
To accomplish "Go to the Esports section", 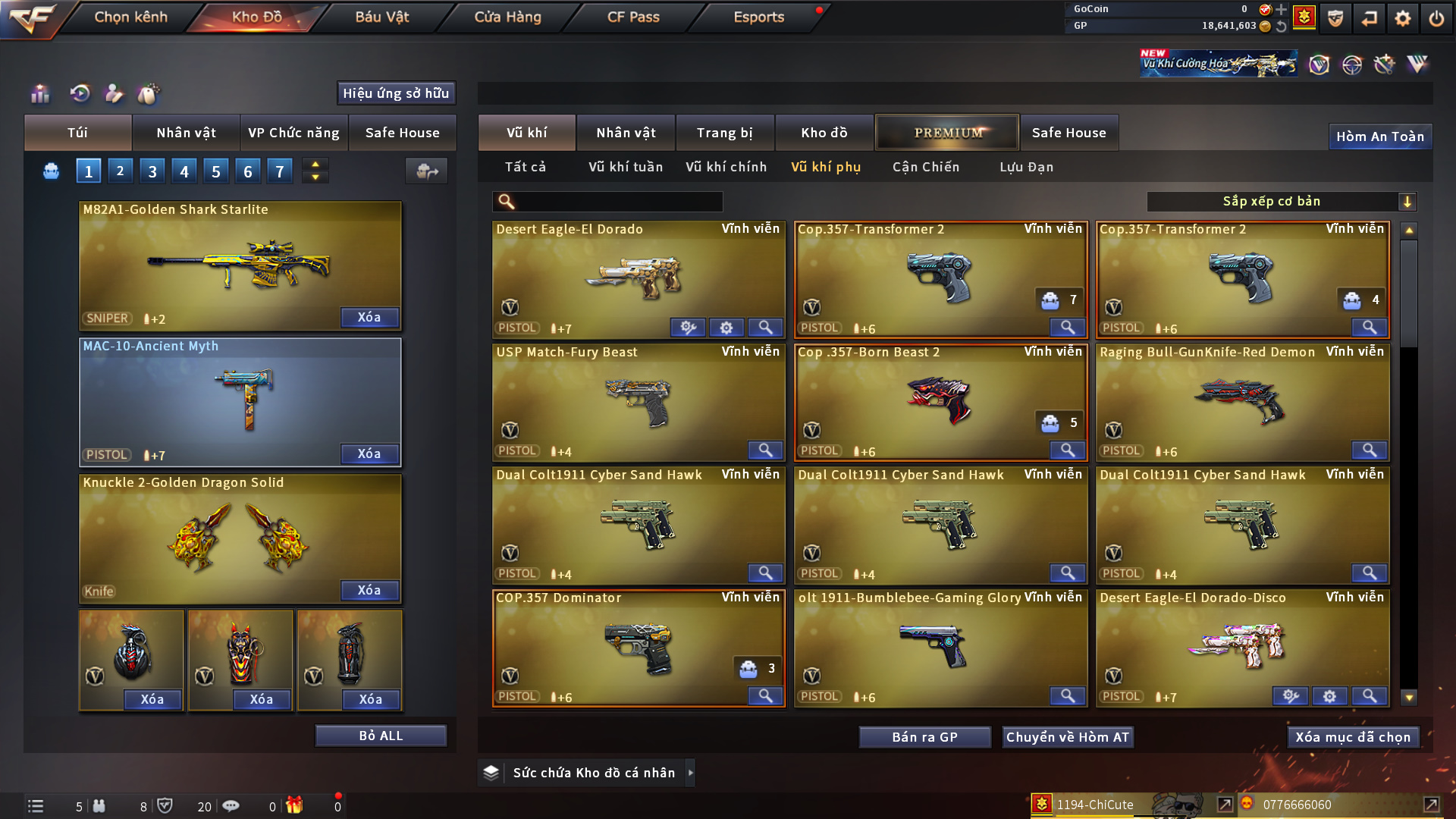I will click(758, 17).
